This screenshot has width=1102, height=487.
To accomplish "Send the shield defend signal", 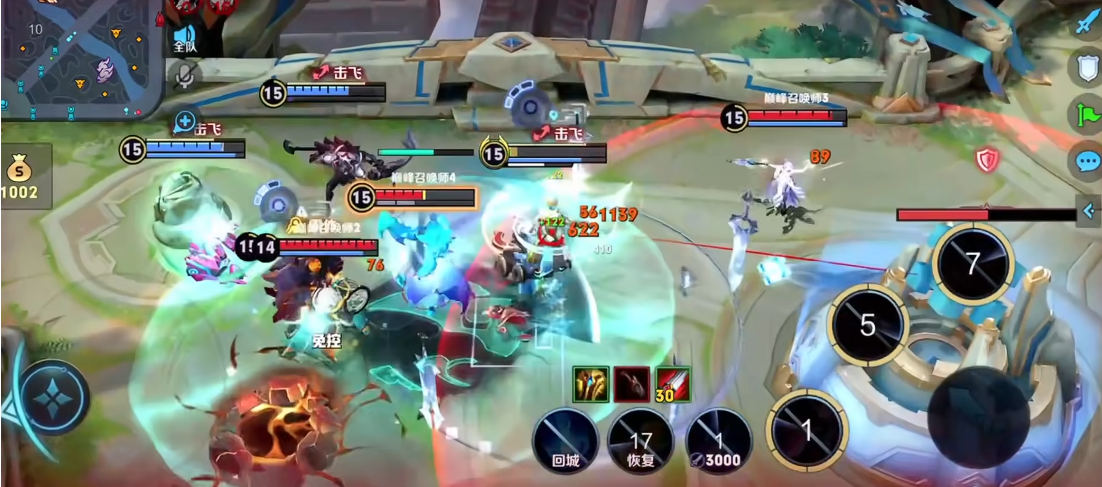I will click(1086, 68).
